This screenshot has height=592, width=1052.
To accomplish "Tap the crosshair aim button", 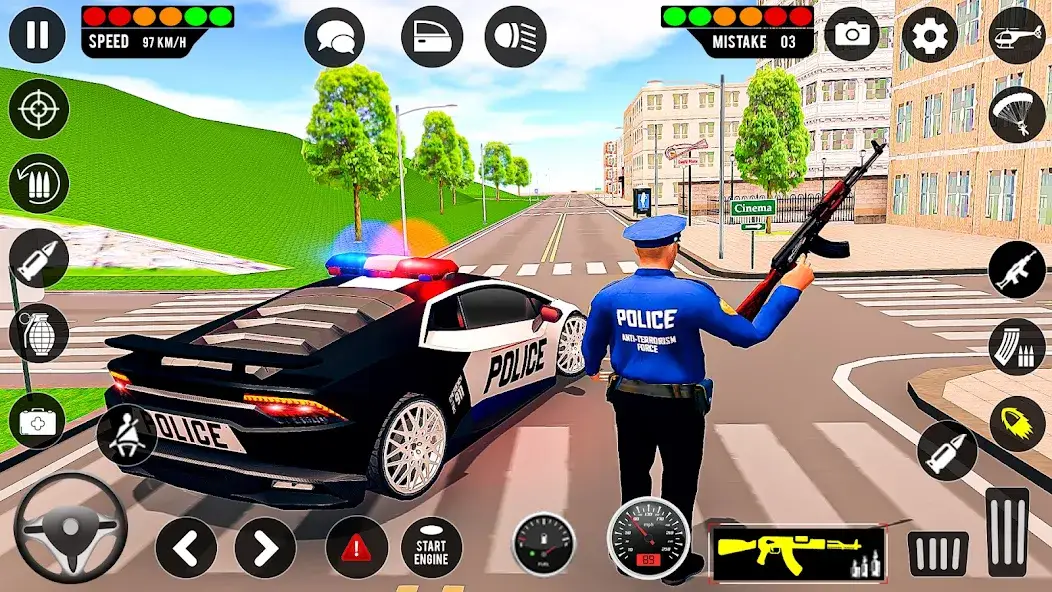I will click(38, 108).
